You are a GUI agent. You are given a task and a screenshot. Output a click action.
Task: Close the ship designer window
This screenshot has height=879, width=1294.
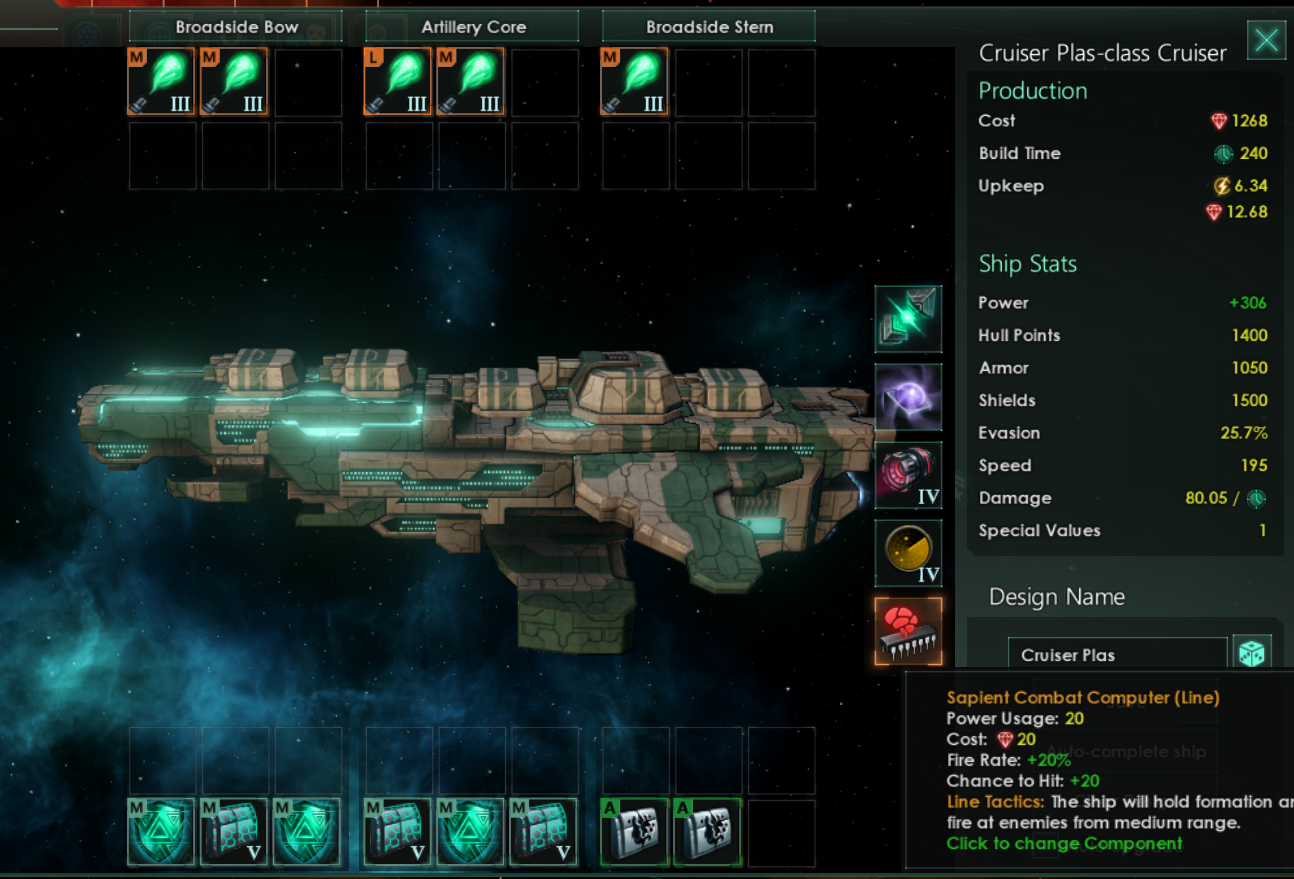tap(1266, 41)
